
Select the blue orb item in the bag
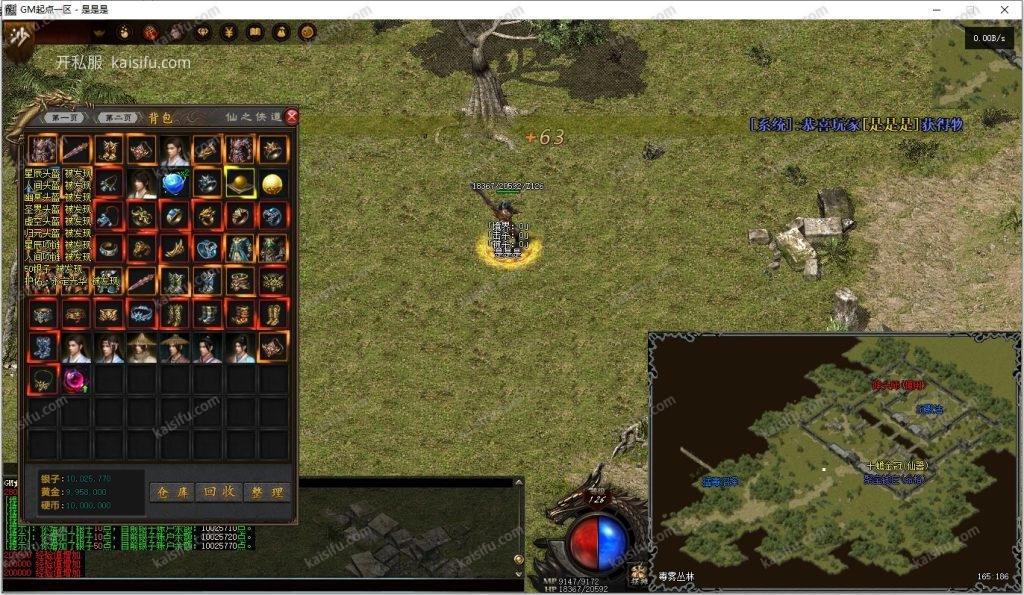[x=175, y=183]
